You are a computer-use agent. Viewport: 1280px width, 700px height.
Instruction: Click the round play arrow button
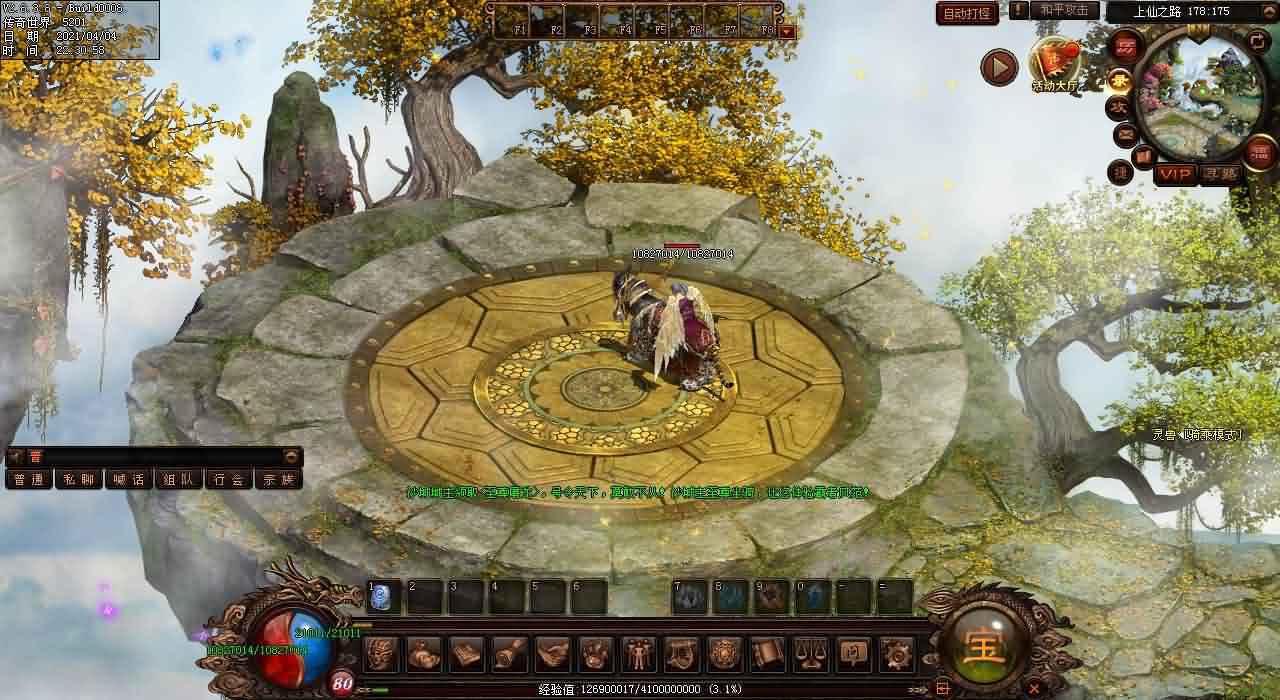pos(998,67)
